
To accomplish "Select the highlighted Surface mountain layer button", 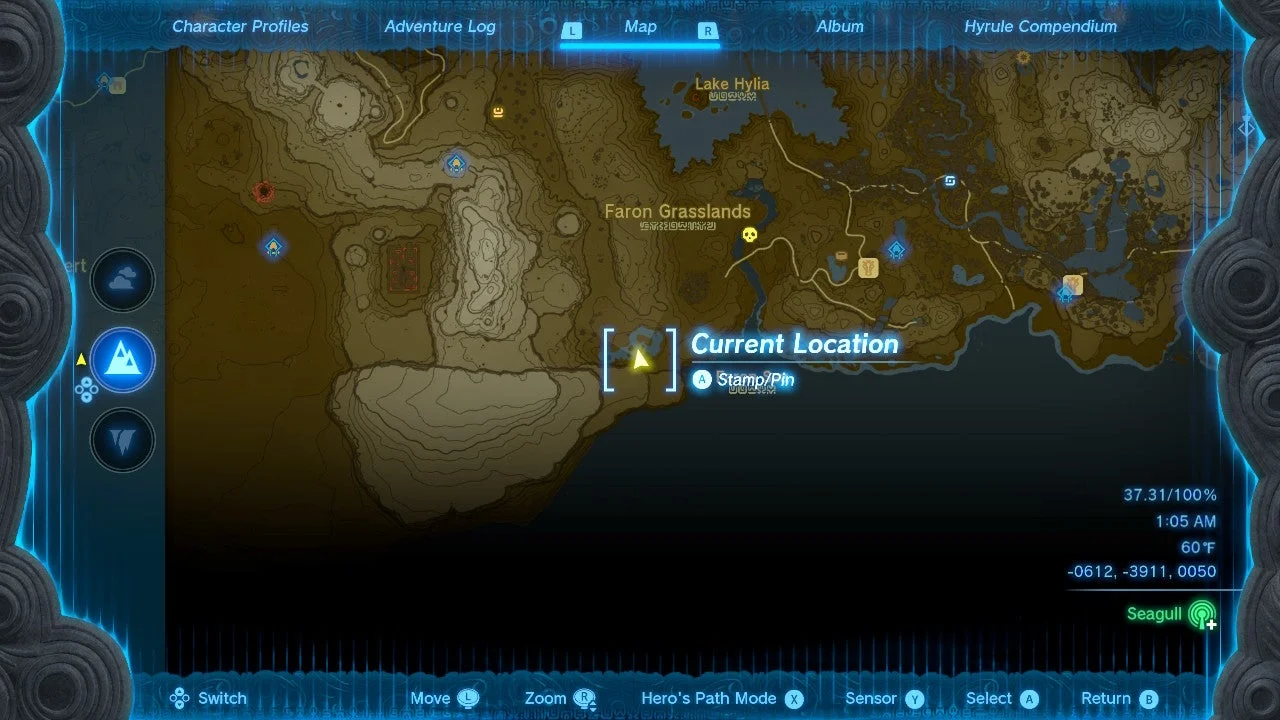I will 122,360.
